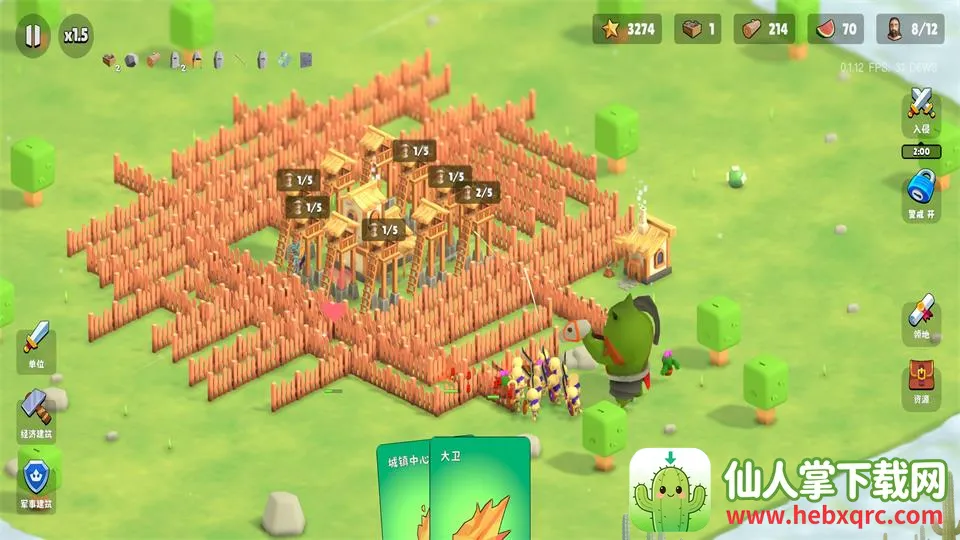Open the 军事建筑 military buildings menu

click(37, 480)
